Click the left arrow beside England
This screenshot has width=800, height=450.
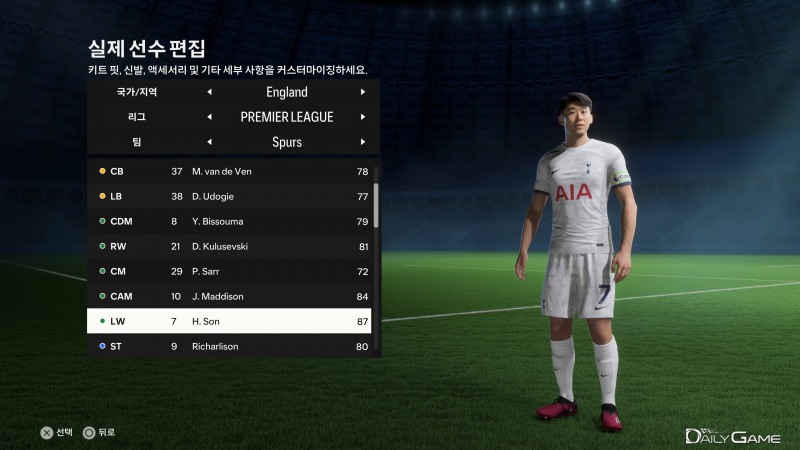(210, 92)
